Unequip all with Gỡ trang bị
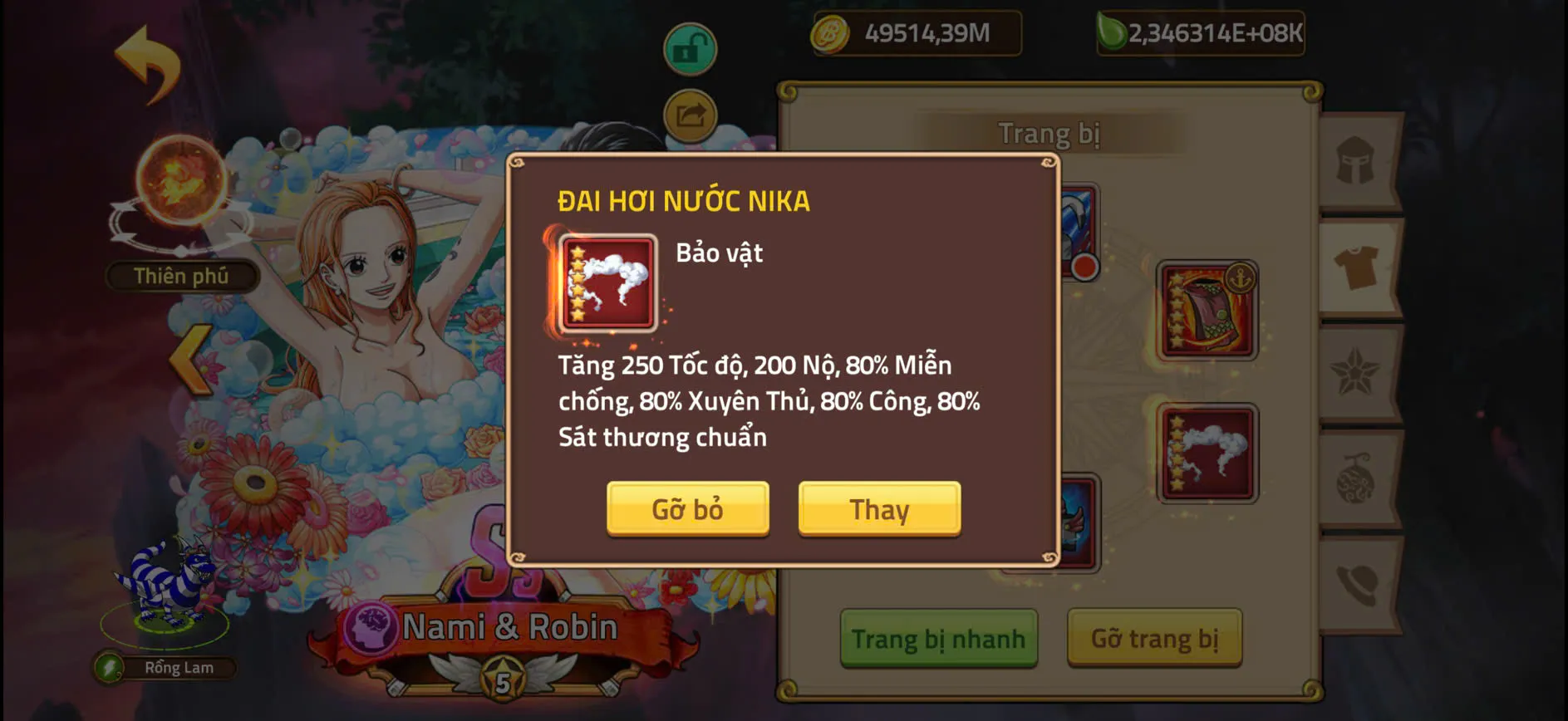This screenshot has width=1568, height=721. [x=1154, y=638]
